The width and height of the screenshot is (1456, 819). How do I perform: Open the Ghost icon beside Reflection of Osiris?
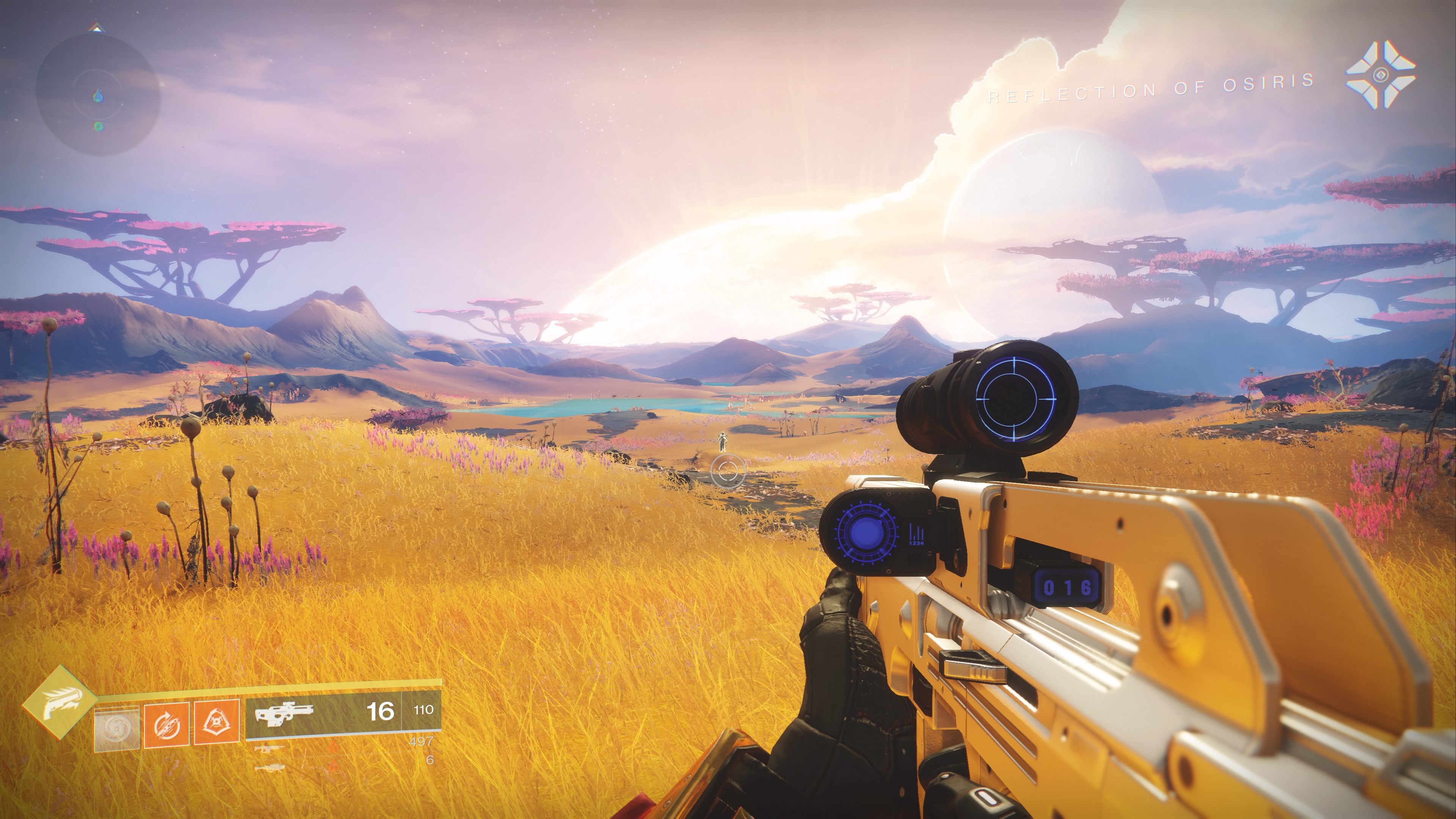[1380, 75]
